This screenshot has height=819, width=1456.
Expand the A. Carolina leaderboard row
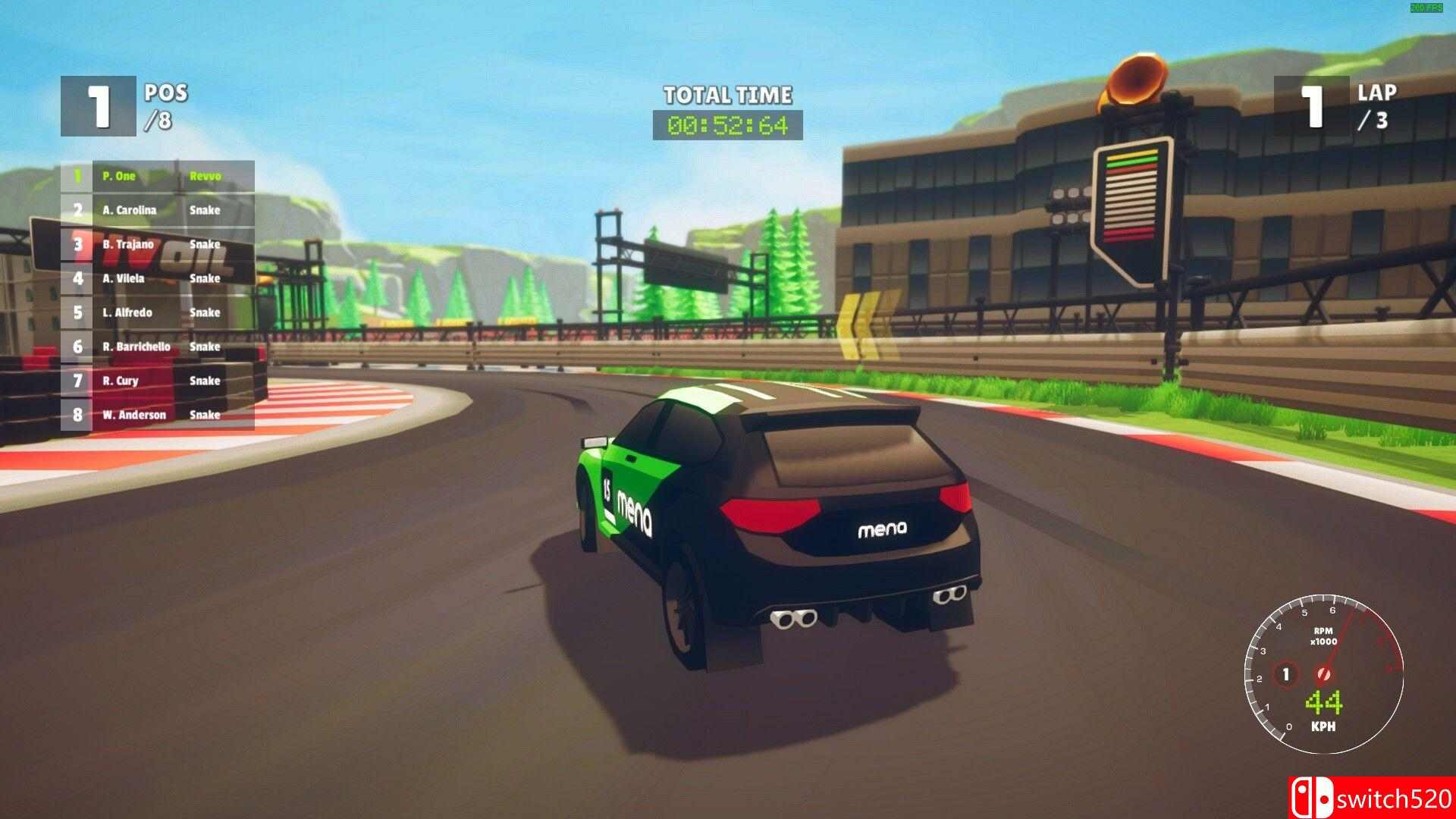click(128, 210)
